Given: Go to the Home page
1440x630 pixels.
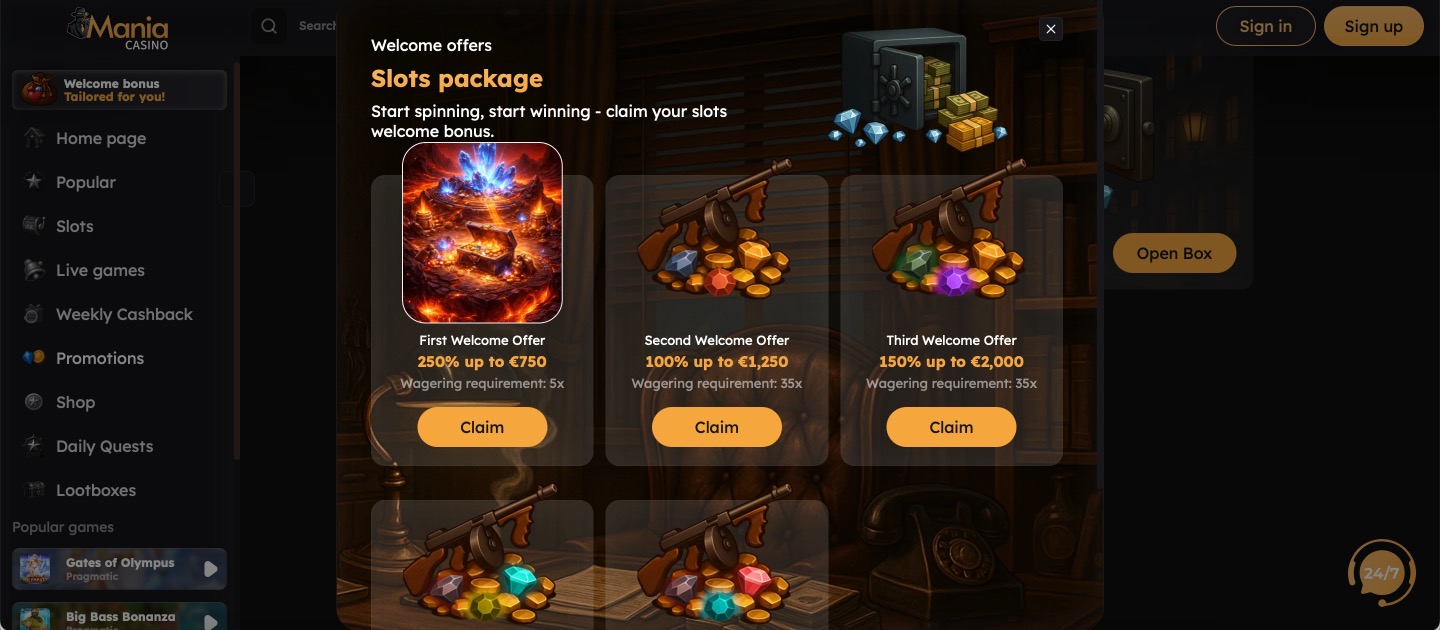Looking at the screenshot, I should (100, 139).
